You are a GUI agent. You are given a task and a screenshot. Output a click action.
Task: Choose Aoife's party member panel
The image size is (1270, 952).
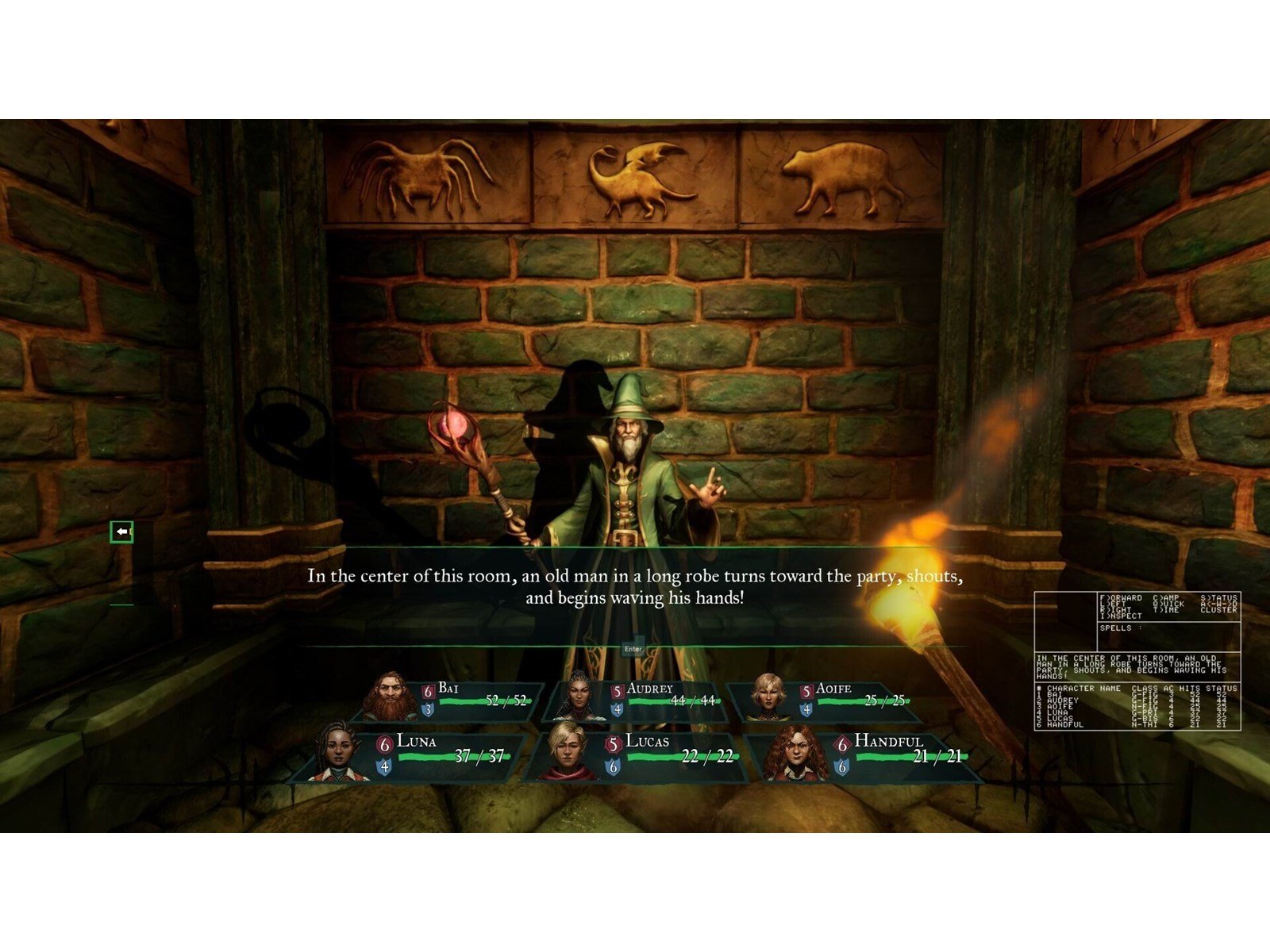pos(825,700)
